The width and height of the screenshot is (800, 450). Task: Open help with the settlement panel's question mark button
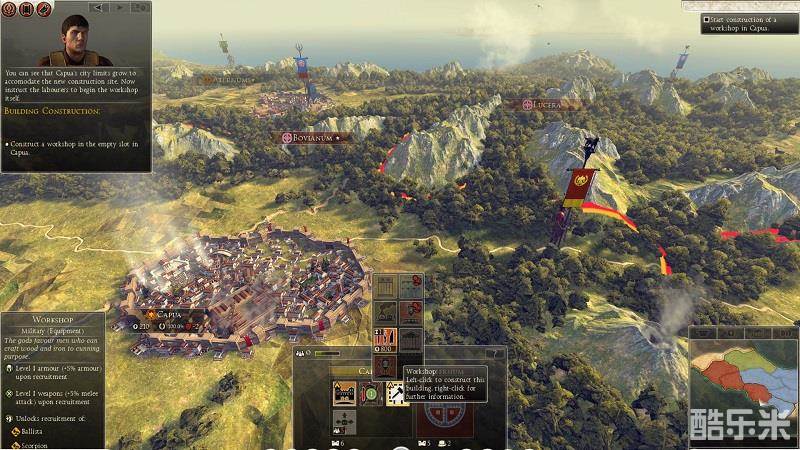(x=494, y=353)
